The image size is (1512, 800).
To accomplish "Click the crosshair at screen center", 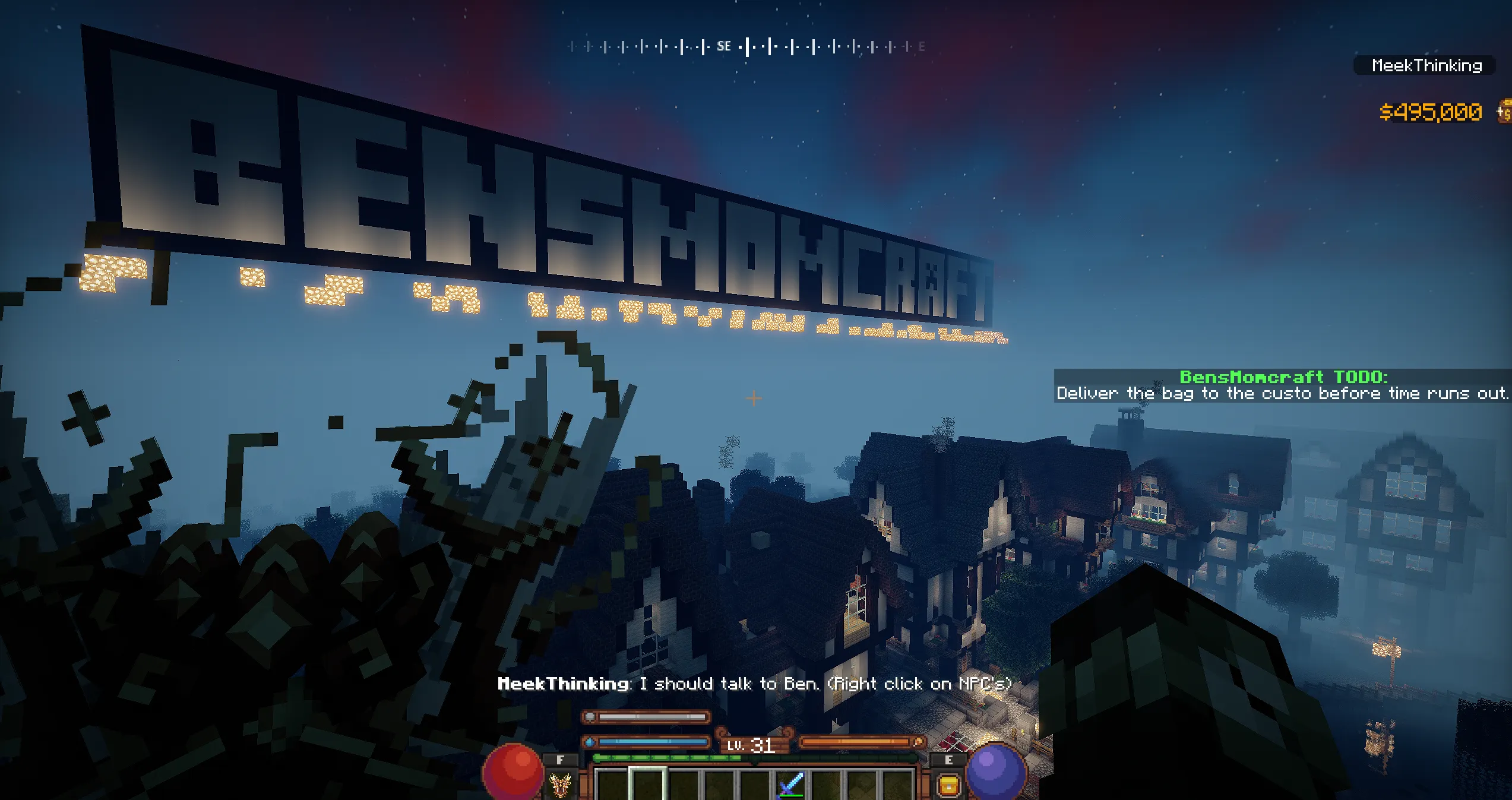I will (753, 398).
